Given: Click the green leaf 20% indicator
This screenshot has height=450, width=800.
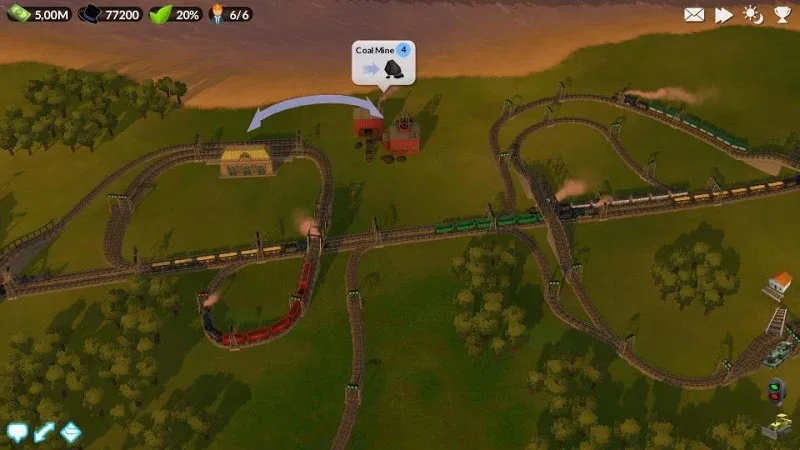Looking at the screenshot, I should tap(175, 14).
